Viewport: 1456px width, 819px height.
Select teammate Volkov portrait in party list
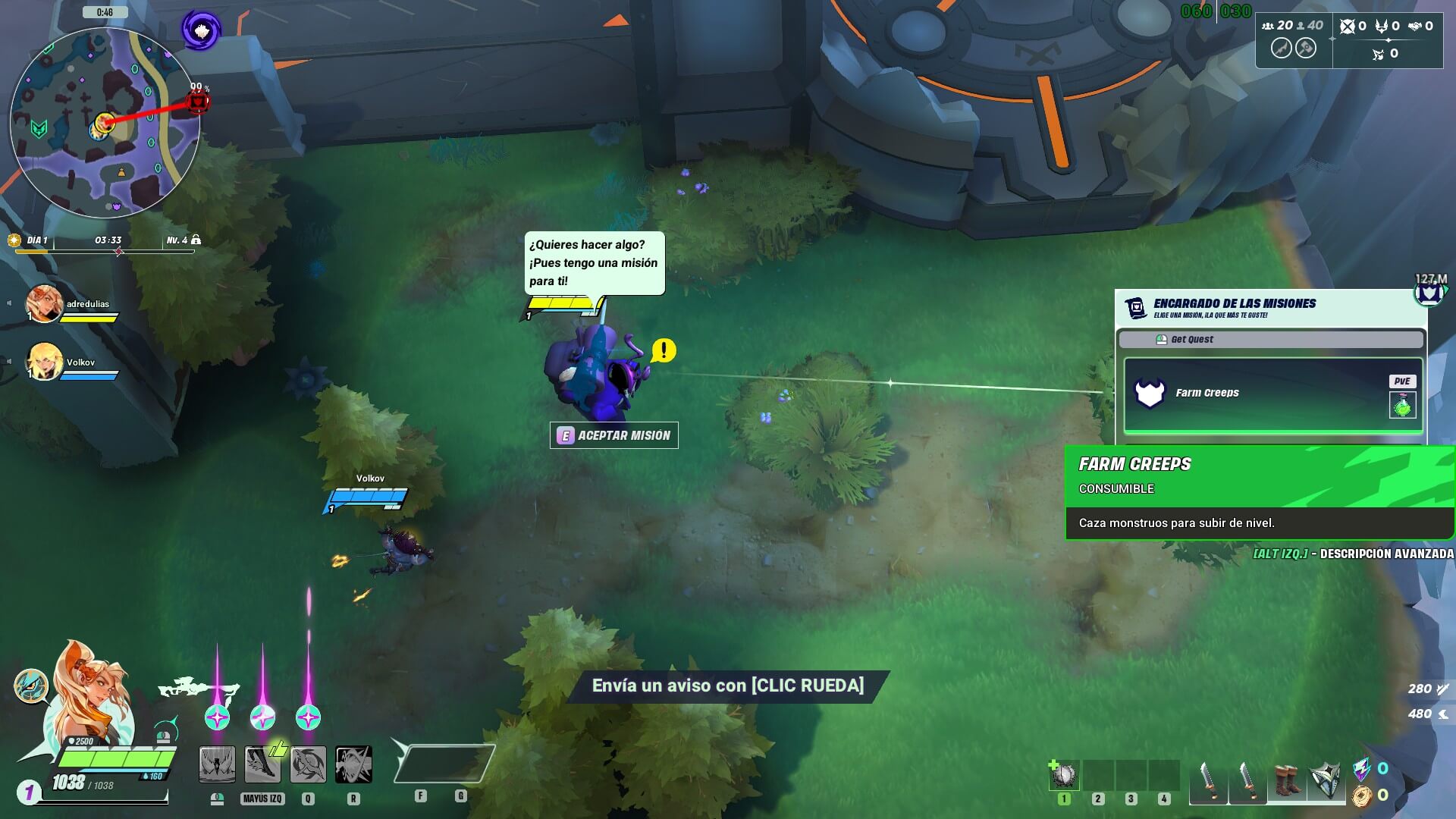point(44,362)
